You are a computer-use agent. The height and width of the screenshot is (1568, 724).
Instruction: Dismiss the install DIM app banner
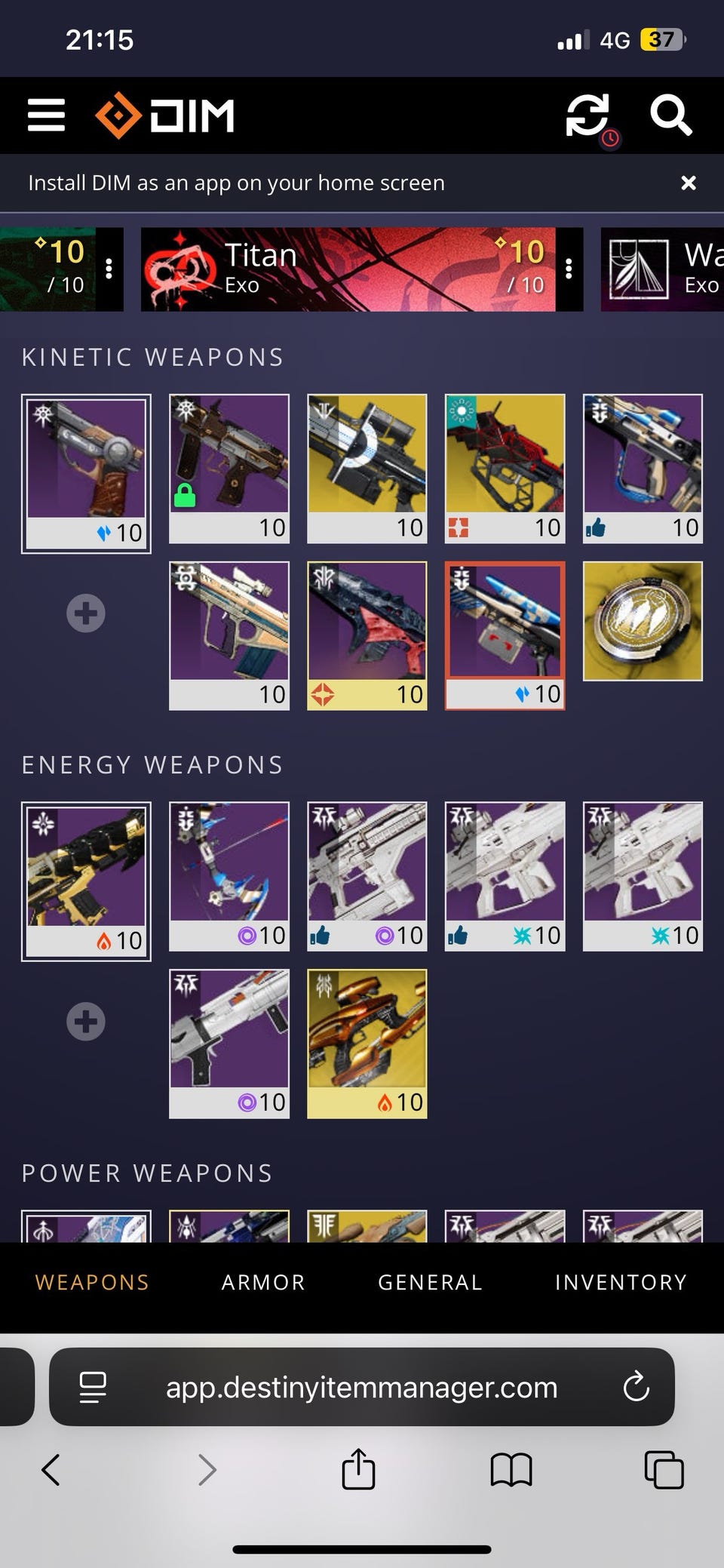coord(688,183)
